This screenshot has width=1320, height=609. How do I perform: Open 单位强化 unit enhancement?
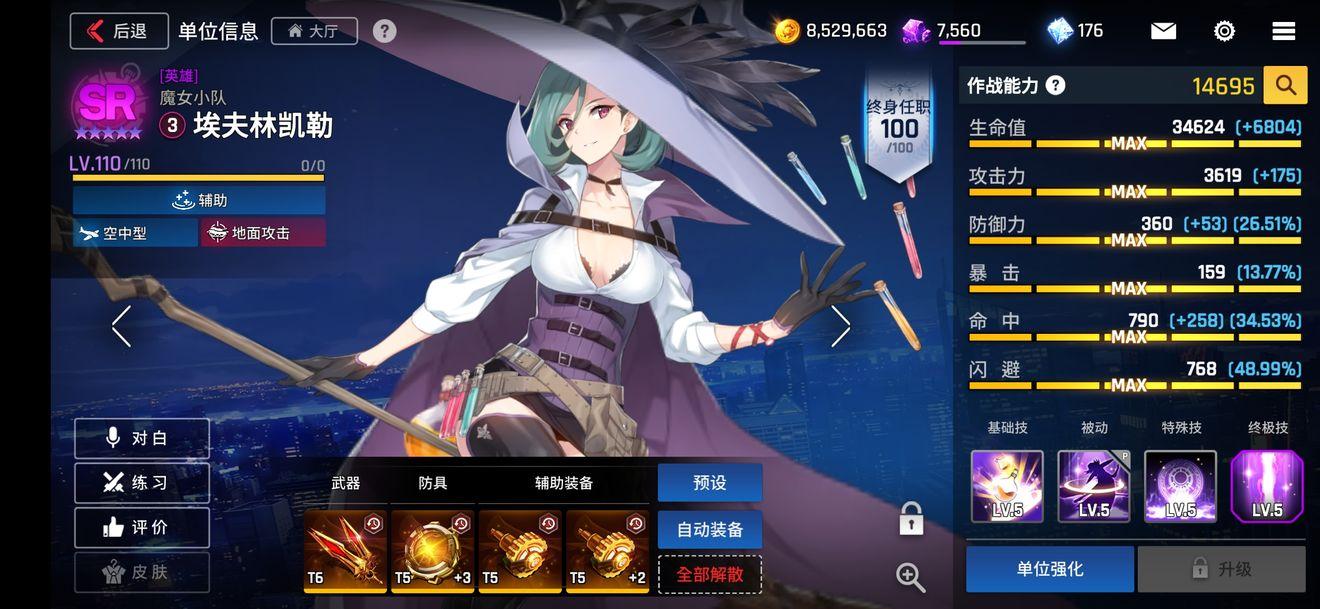[1050, 569]
